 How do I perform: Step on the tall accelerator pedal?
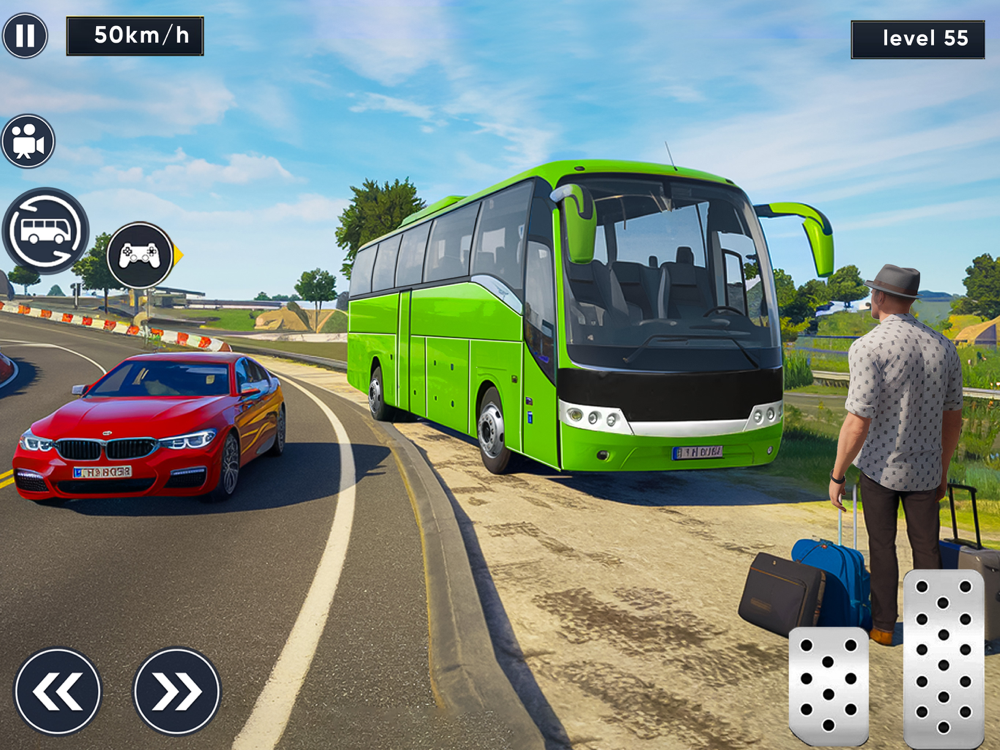(943, 658)
